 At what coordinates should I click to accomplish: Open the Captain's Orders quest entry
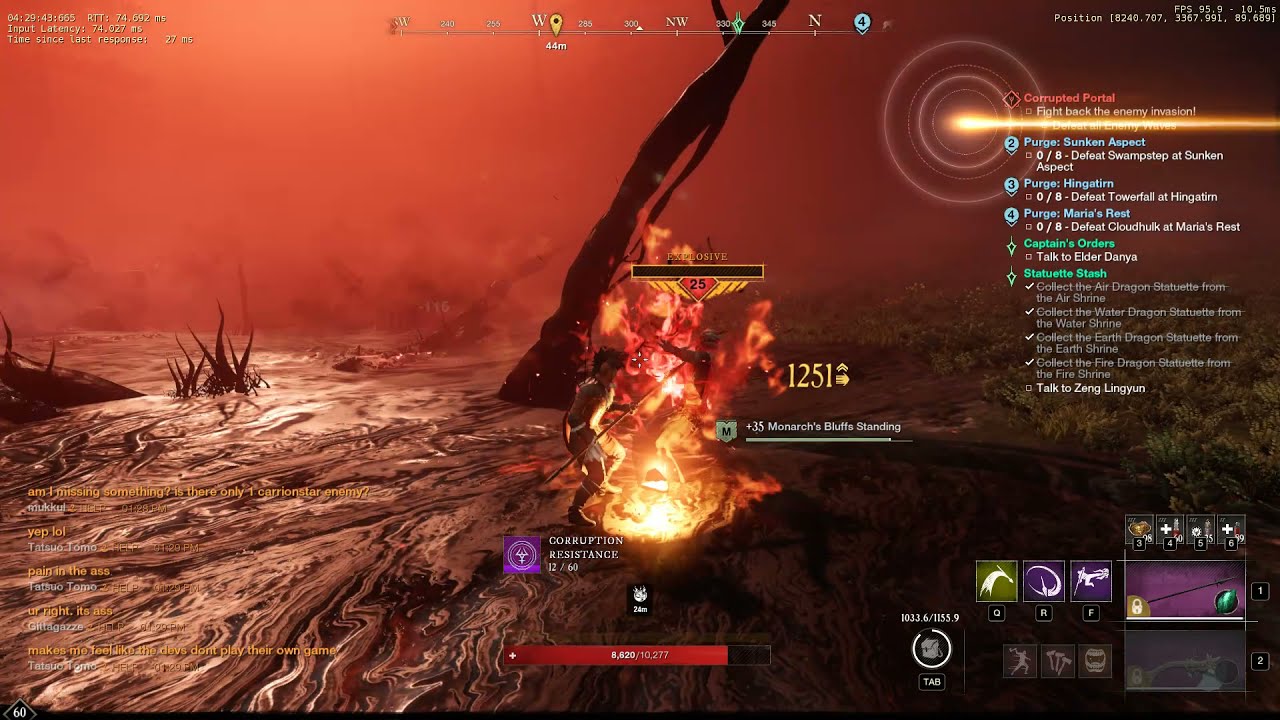tap(1068, 243)
